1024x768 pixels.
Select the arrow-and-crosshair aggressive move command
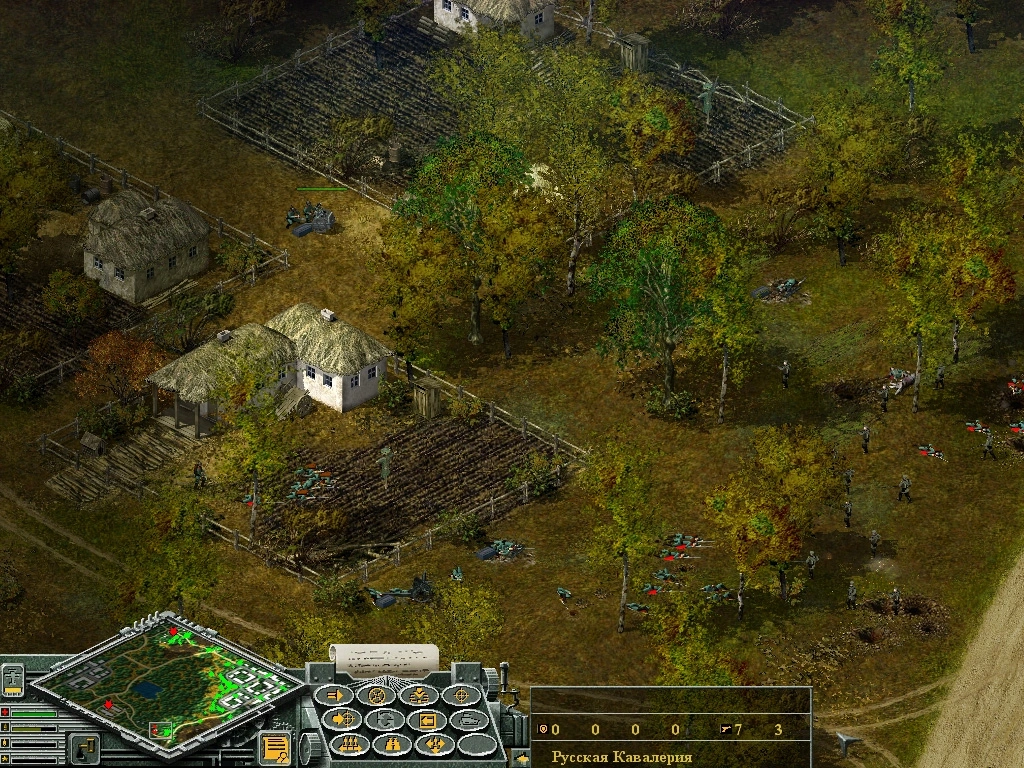click(x=344, y=719)
